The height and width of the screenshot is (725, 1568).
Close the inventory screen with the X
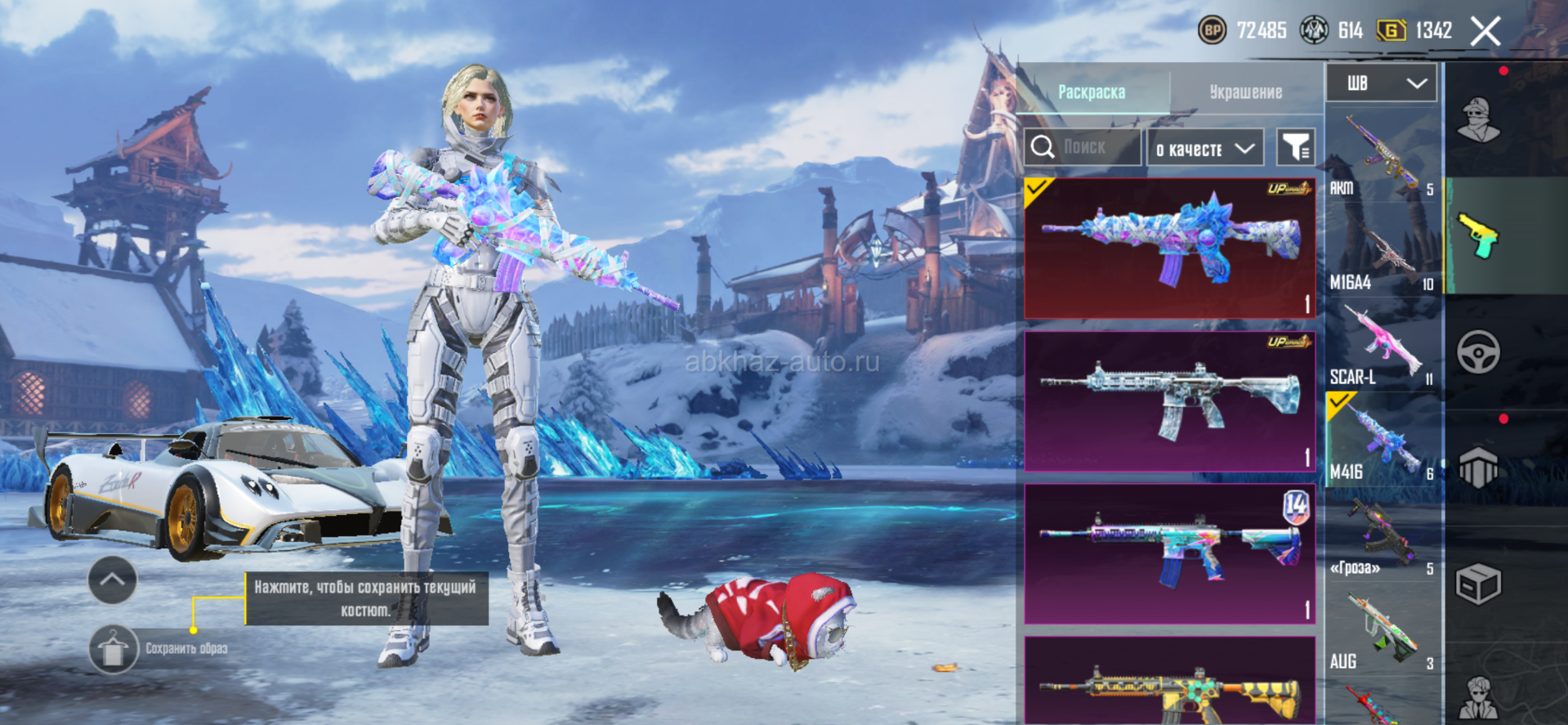1485,32
